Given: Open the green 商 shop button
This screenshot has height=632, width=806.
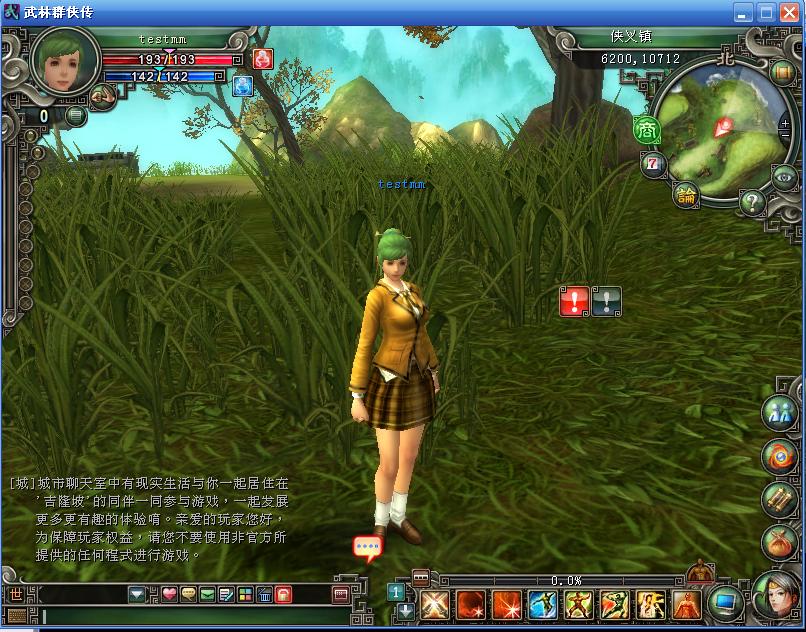Looking at the screenshot, I should pos(646,129).
